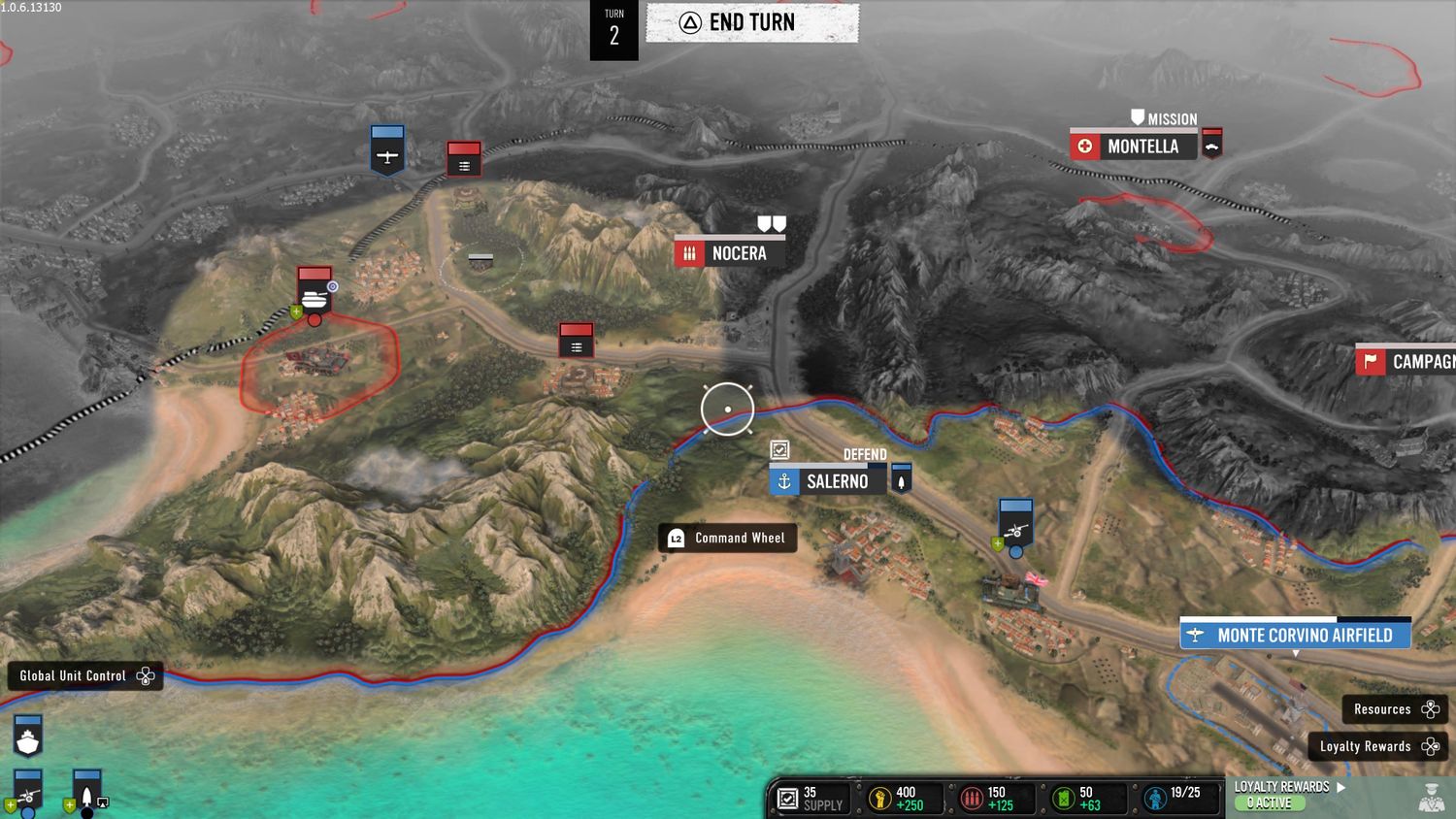Image resolution: width=1456 pixels, height=819 pixels.
Task: End the current turn
Action: [x=752, y=23]
